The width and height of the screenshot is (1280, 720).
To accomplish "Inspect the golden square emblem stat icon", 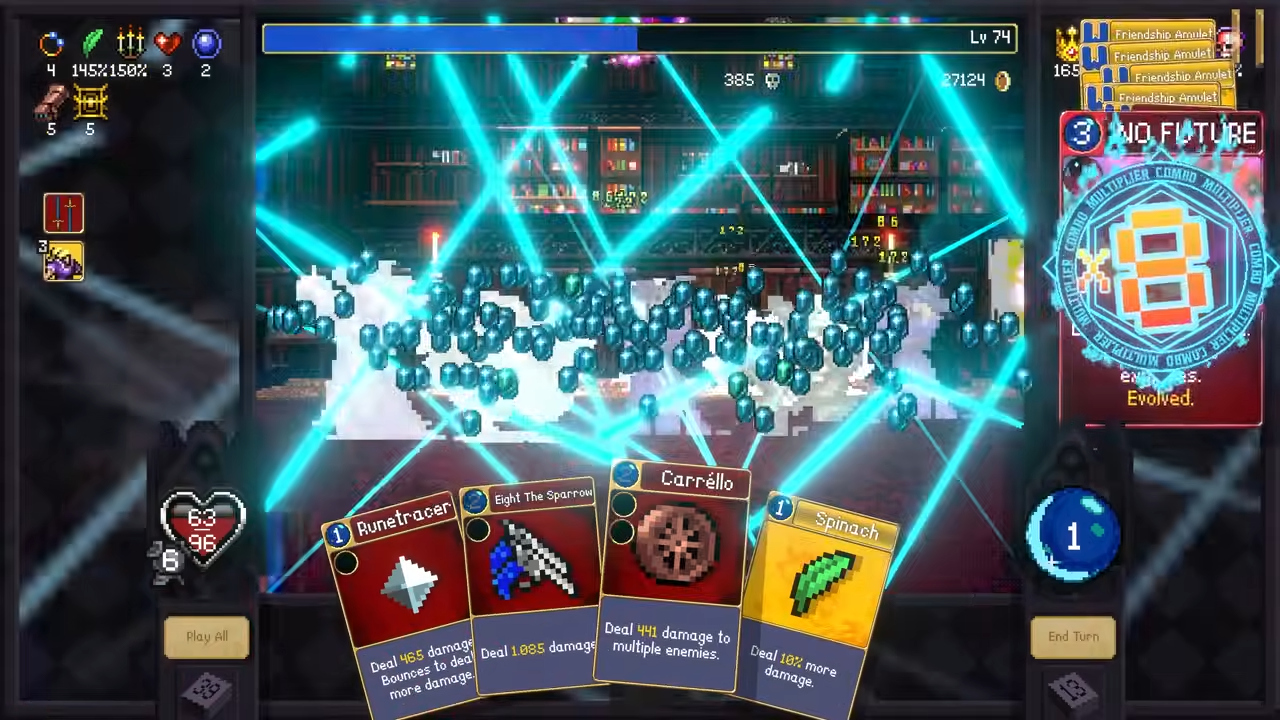I will [90, 100].
